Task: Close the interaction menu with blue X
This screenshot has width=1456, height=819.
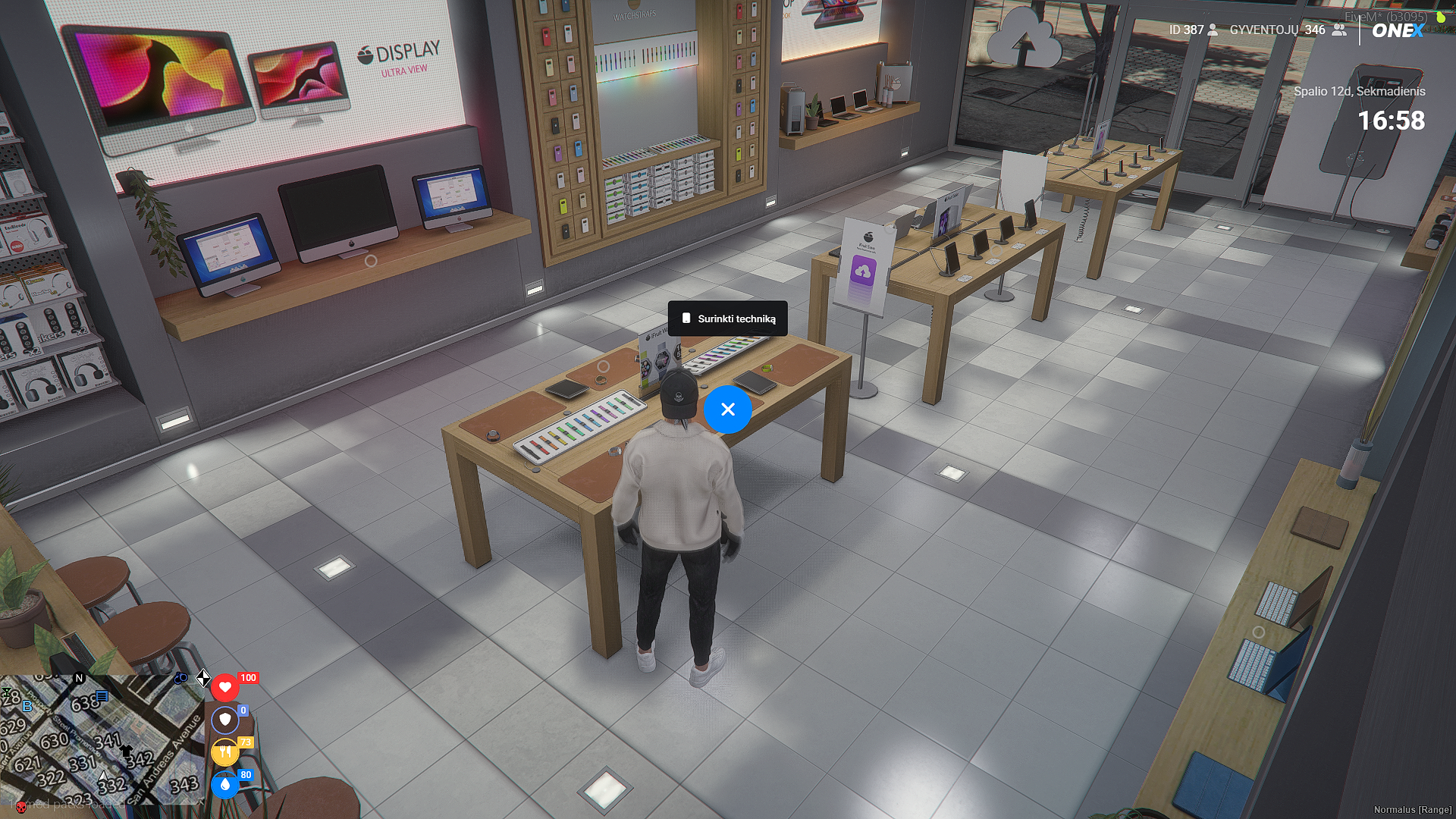Action: (x=728, y=409)
